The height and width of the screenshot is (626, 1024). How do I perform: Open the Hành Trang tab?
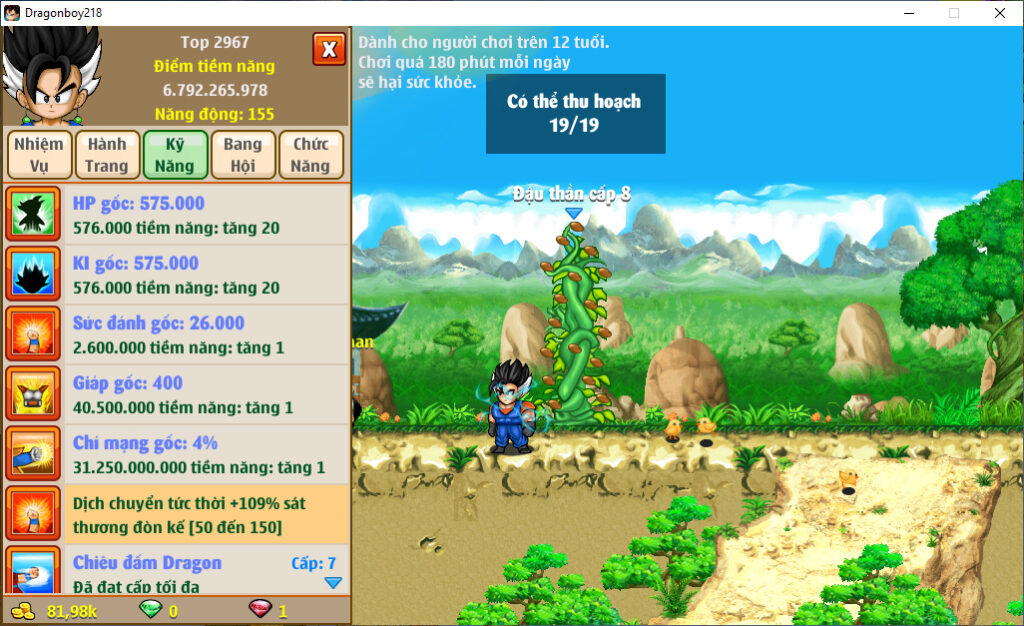[107, 155]
